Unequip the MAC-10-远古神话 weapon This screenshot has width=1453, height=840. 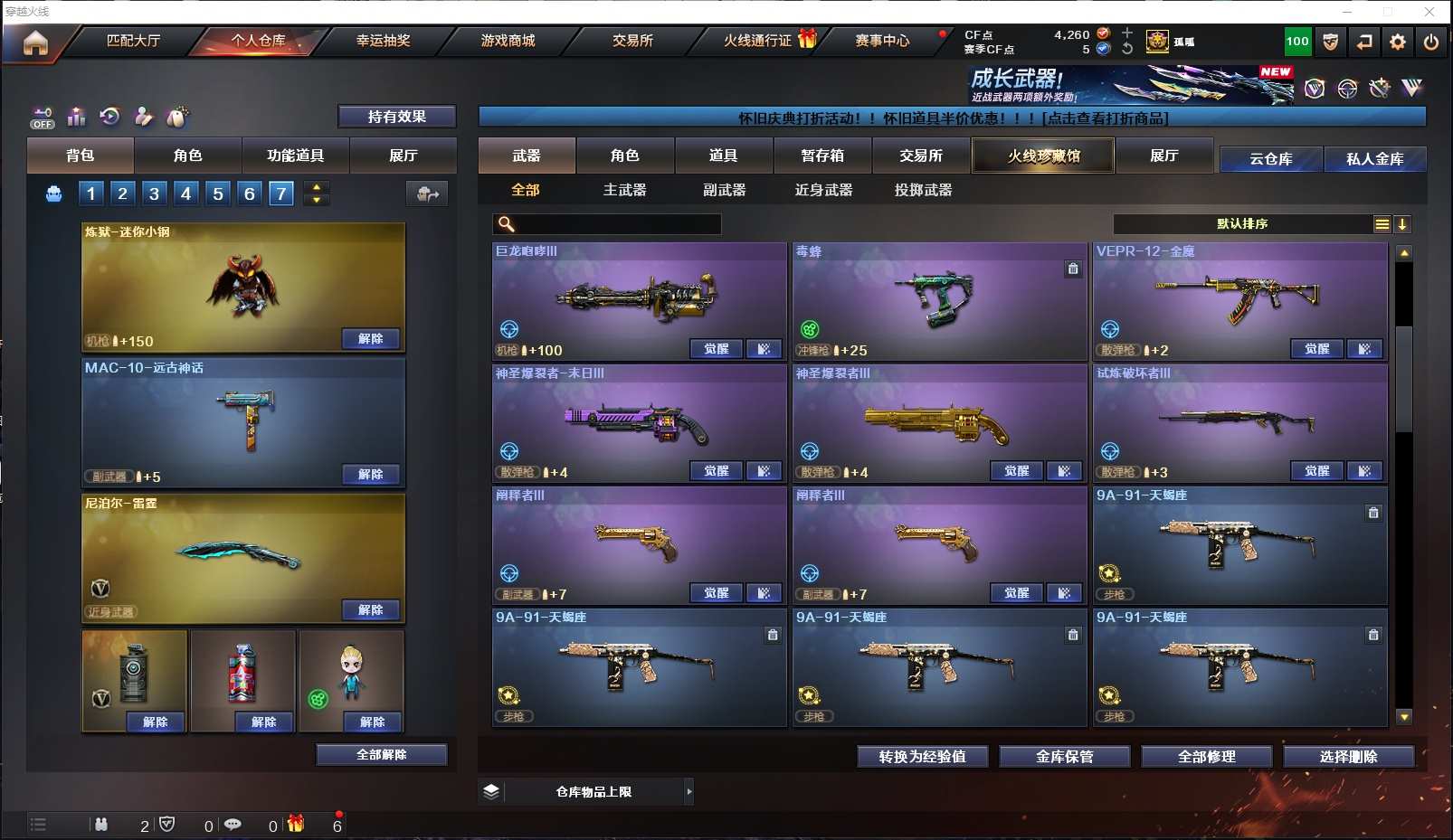(370, 474)
